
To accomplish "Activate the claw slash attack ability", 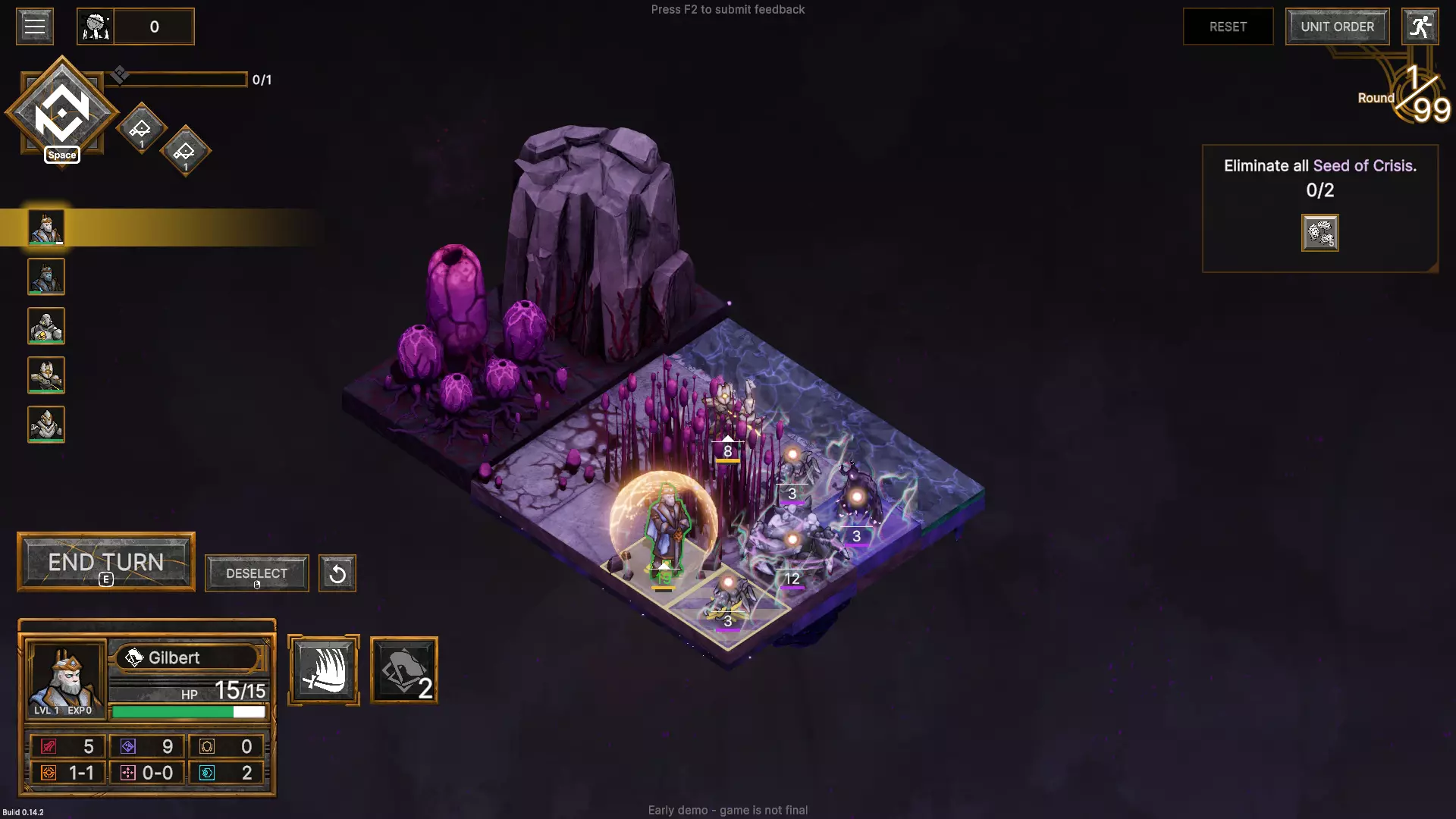I will click(324, 670).
